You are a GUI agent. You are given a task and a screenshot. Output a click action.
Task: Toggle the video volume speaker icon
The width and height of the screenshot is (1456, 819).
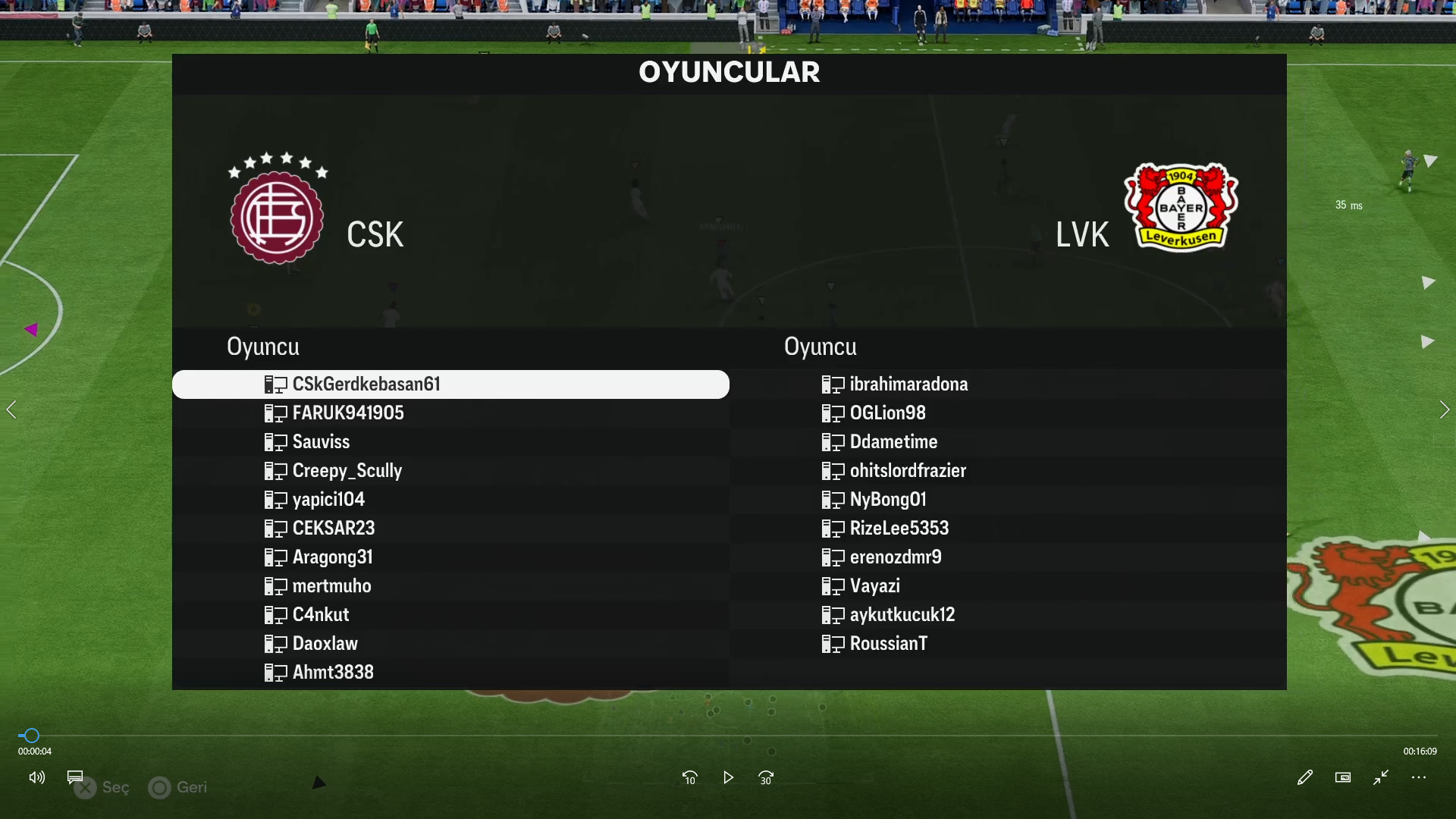(x=36, y=777)
